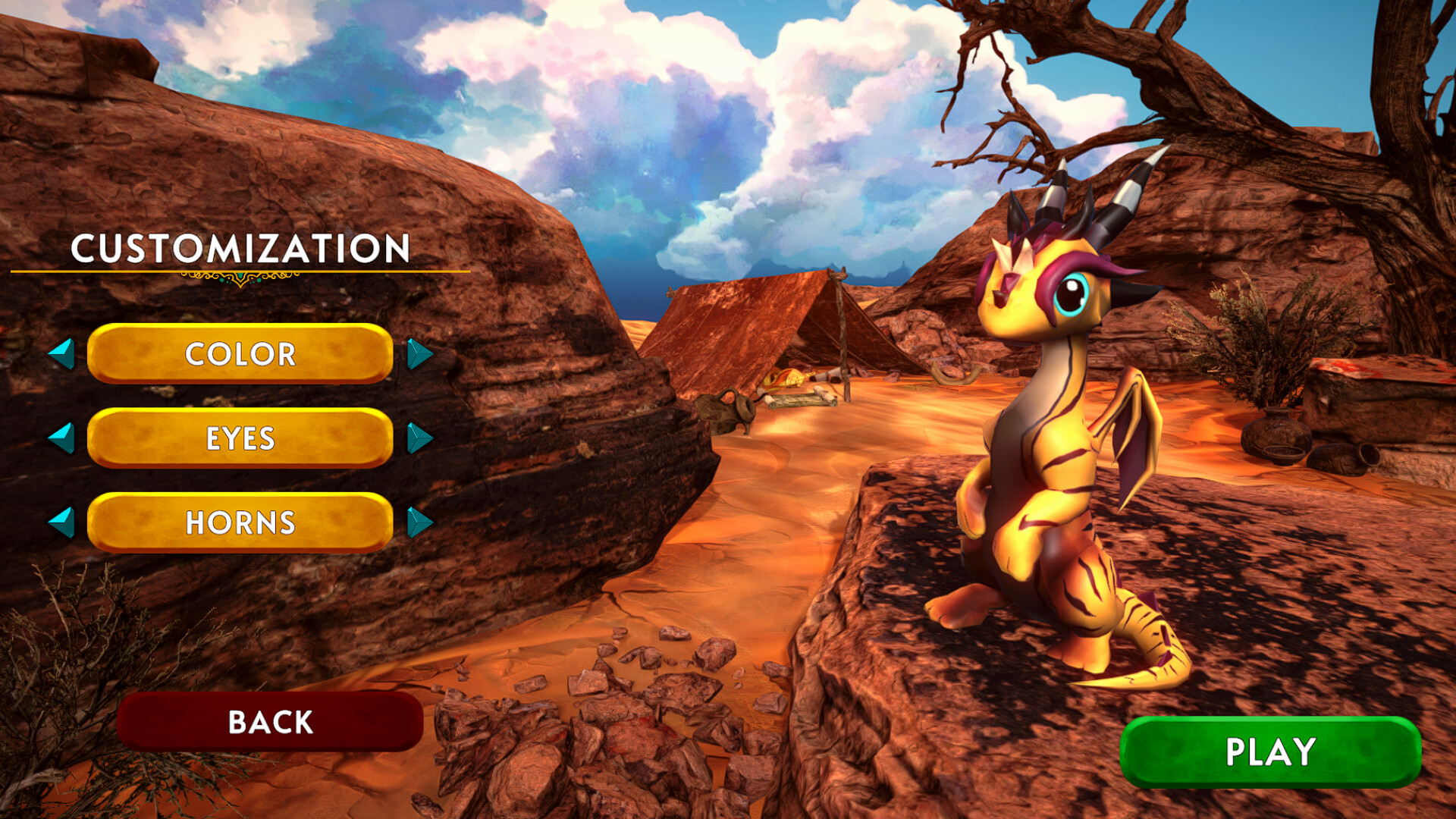This screenshot has width=1456, height=819.
Task: Click the teal arrowhead icon near COLOR
Action: coord(420,353)
